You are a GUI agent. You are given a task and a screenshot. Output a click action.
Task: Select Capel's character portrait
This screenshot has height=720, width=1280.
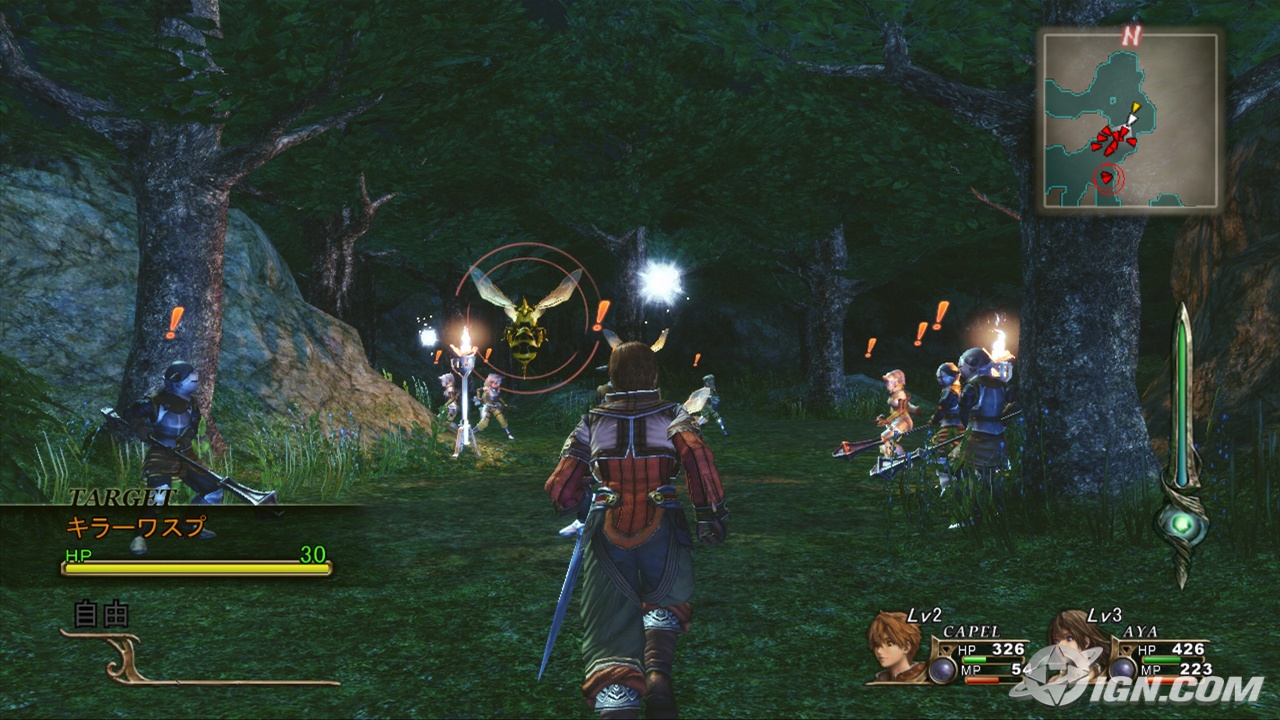894,646
